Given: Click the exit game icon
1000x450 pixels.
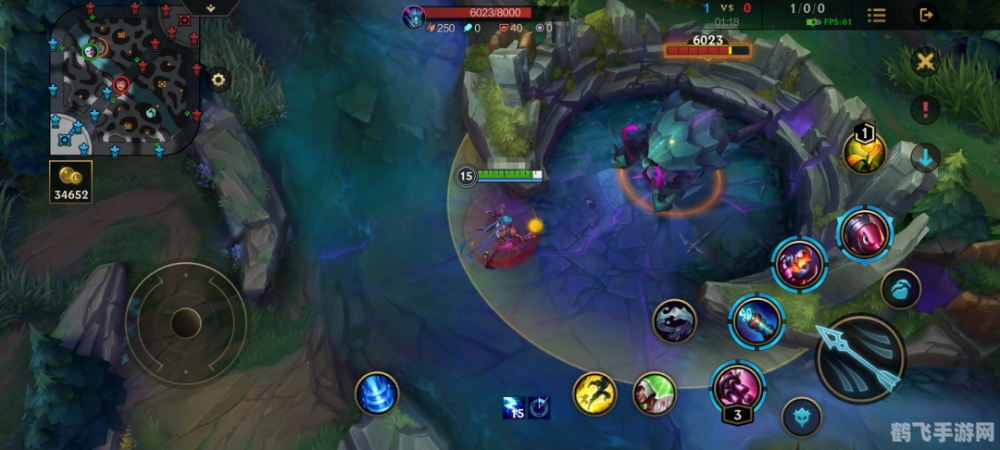Looking at the screenshot, I should 926,15.
